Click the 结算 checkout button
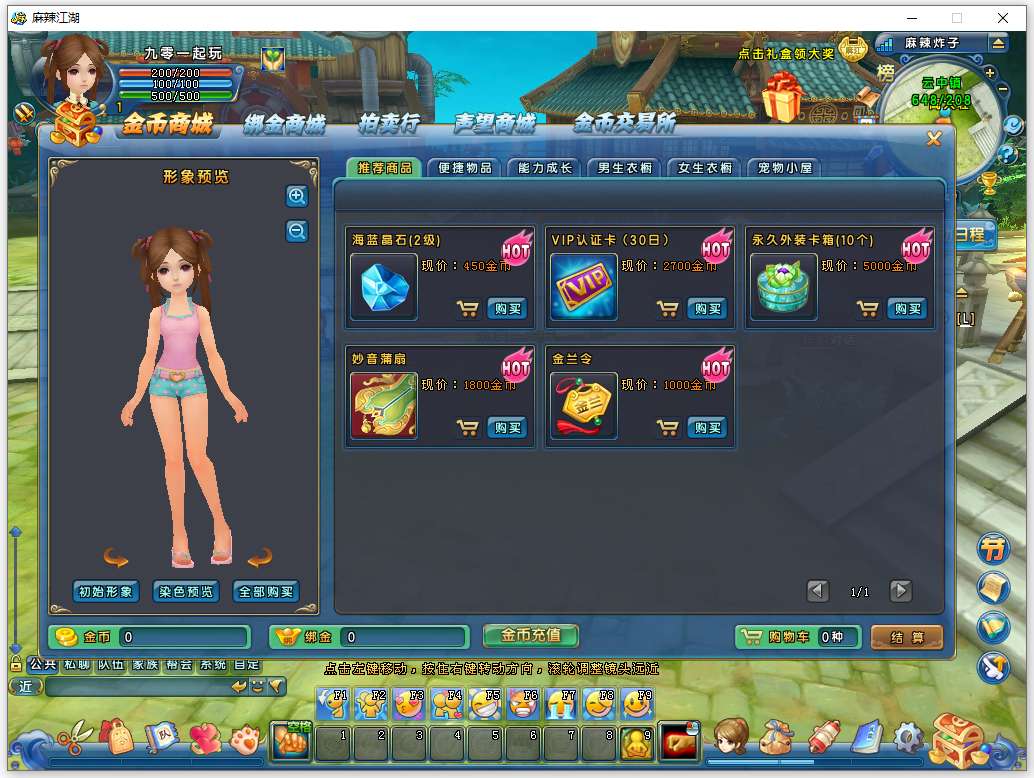Viewport: 1034px width, 778px height. click(x=907, y=637)
